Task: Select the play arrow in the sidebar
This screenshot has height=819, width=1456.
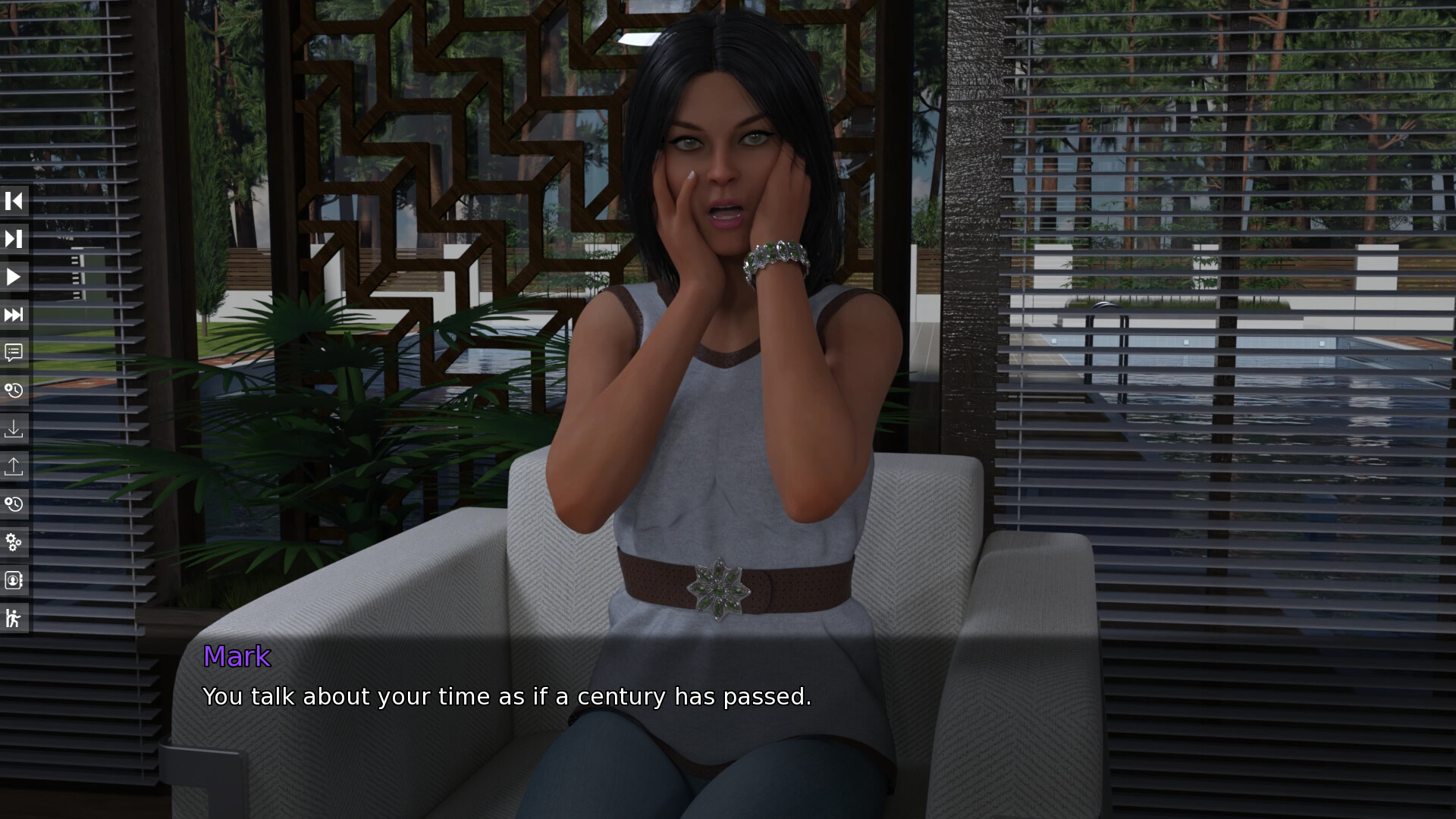Action: tap(14, 277)
